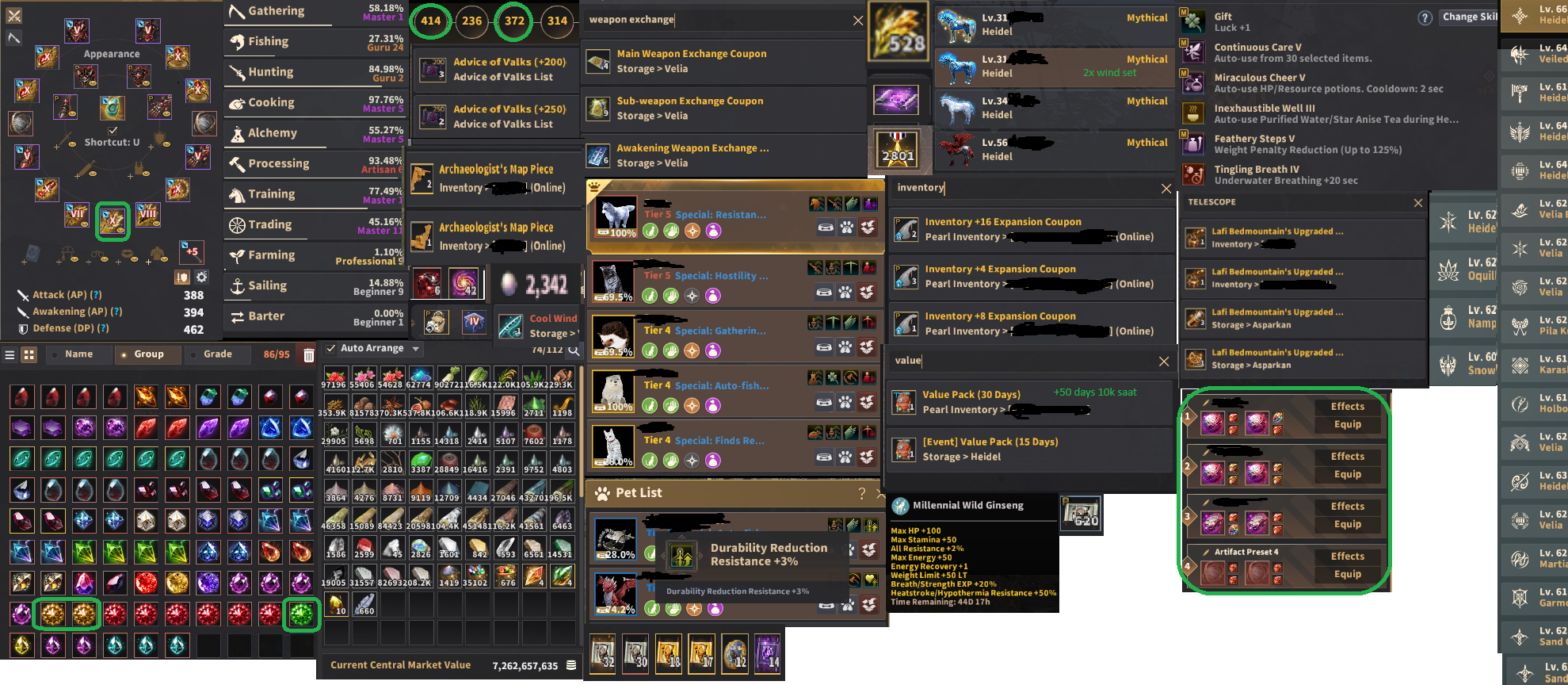Select the Group sorting option

[147, 354]
